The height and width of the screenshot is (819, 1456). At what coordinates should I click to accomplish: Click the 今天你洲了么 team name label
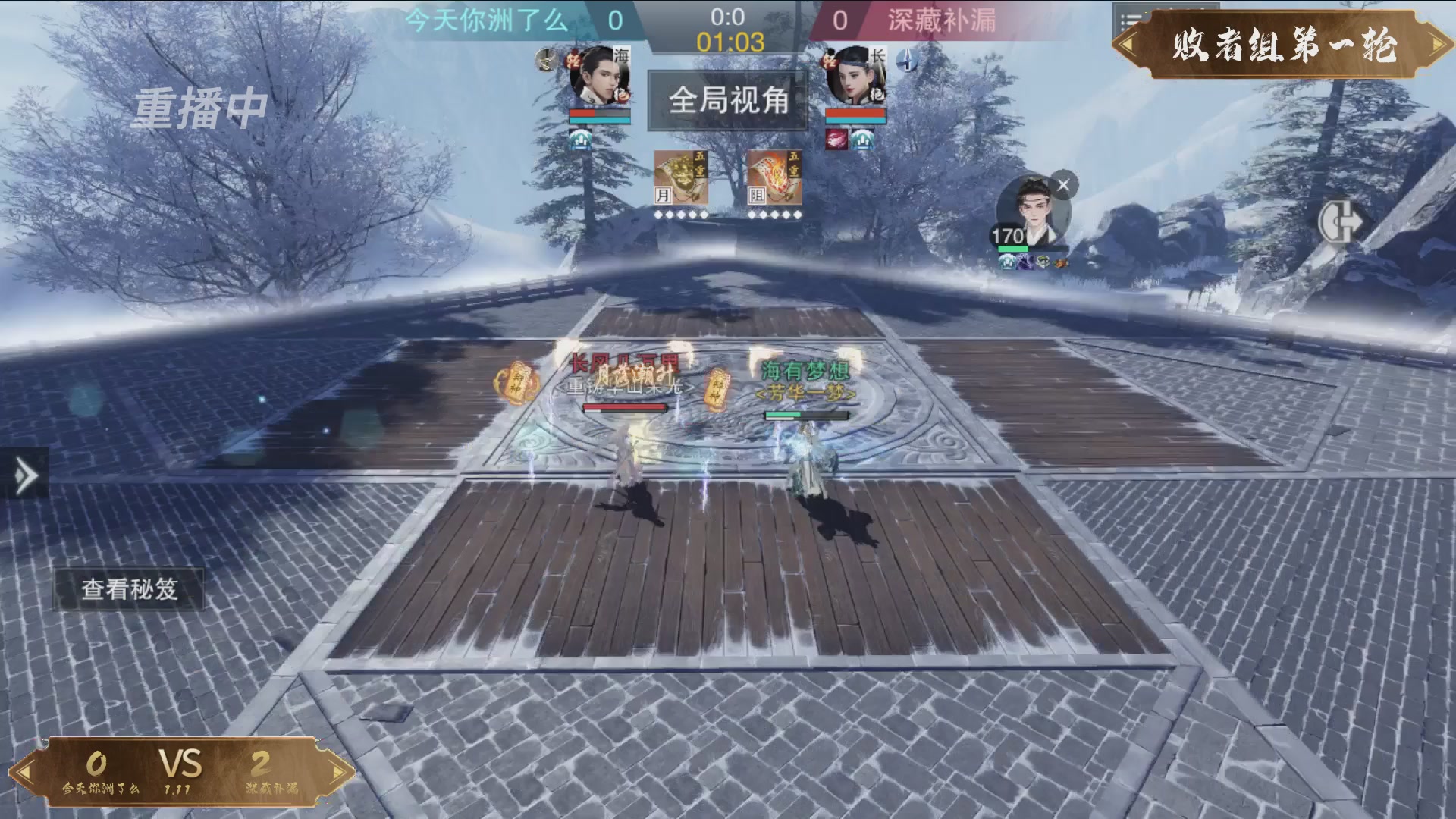(486, 23)
